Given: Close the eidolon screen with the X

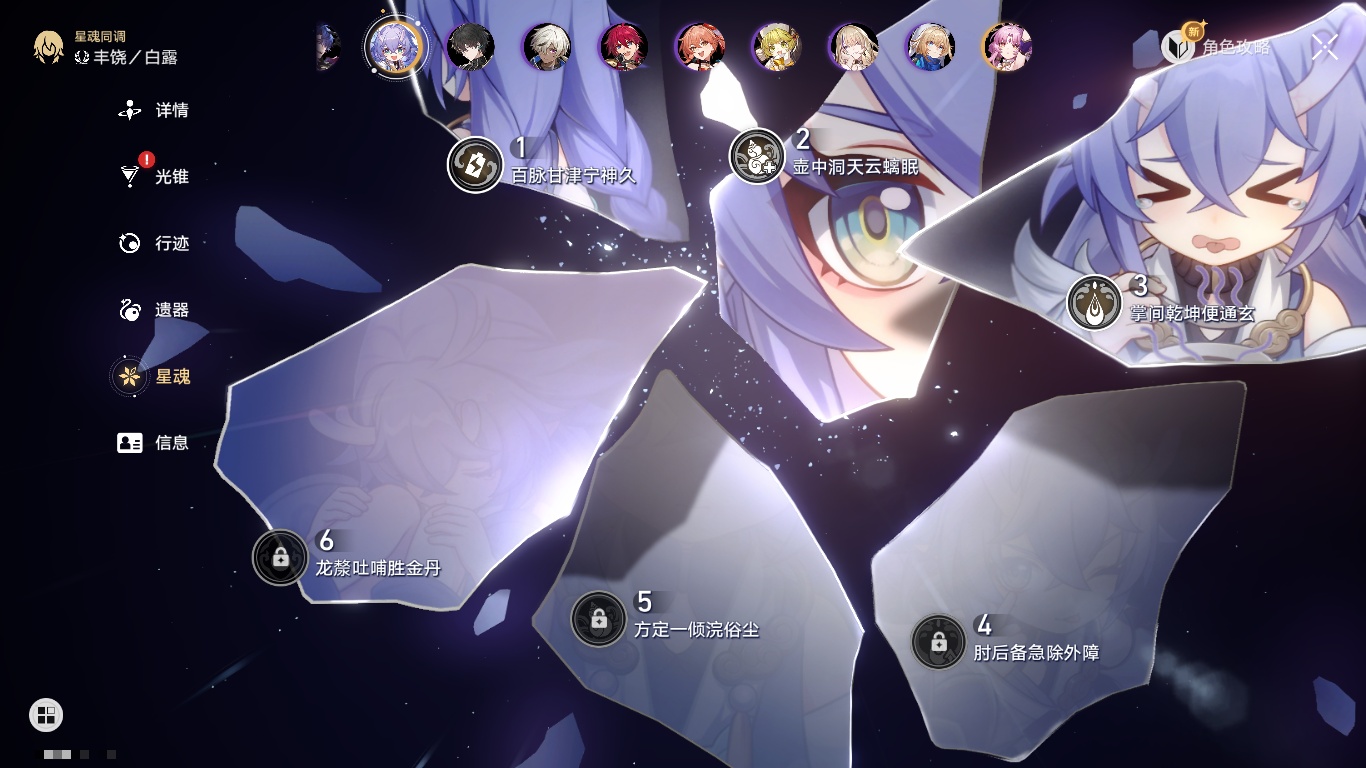Looking at the screenshot, I should coord(1325,46).
